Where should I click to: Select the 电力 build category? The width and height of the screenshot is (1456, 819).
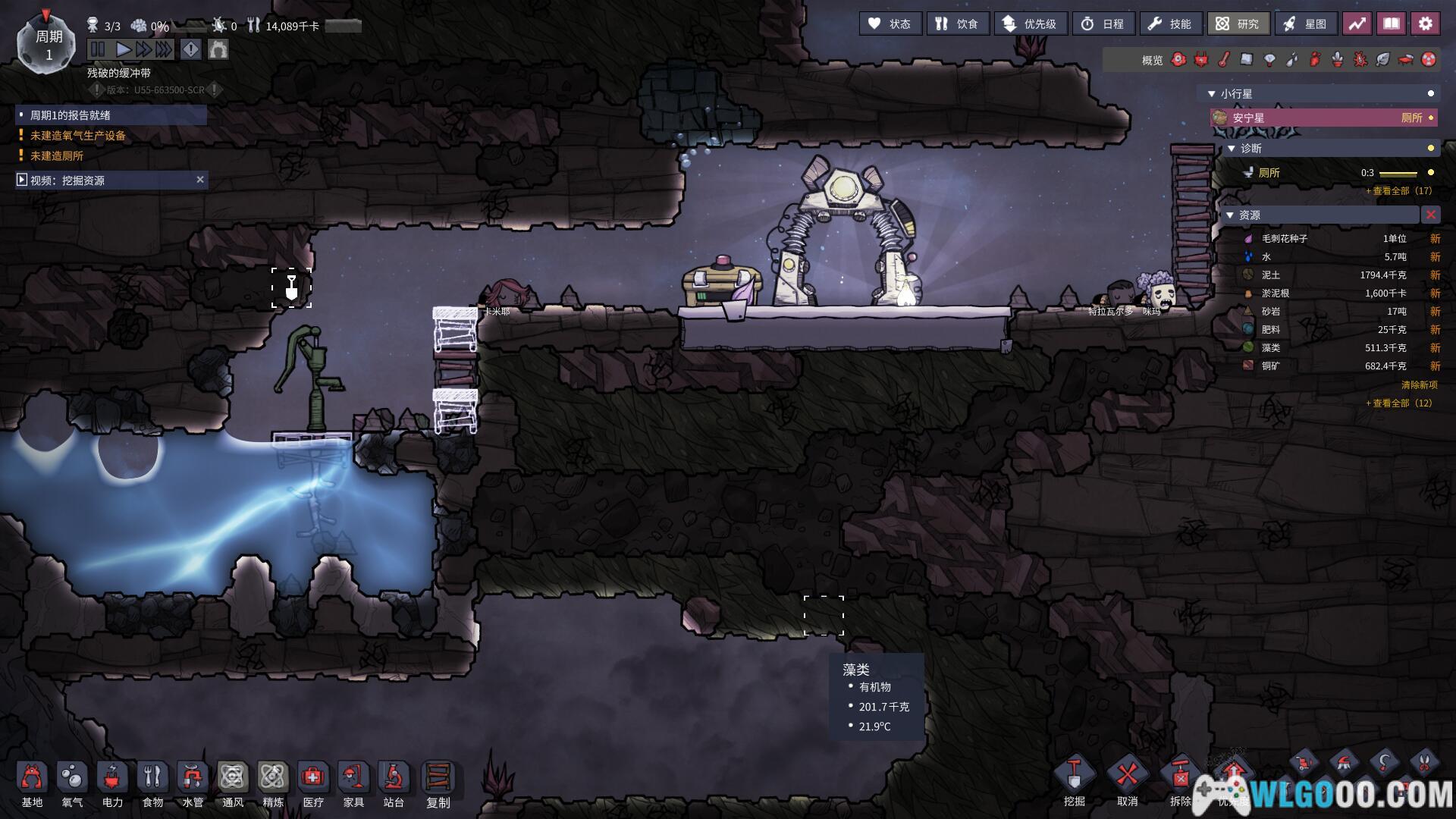pos(112,785)
